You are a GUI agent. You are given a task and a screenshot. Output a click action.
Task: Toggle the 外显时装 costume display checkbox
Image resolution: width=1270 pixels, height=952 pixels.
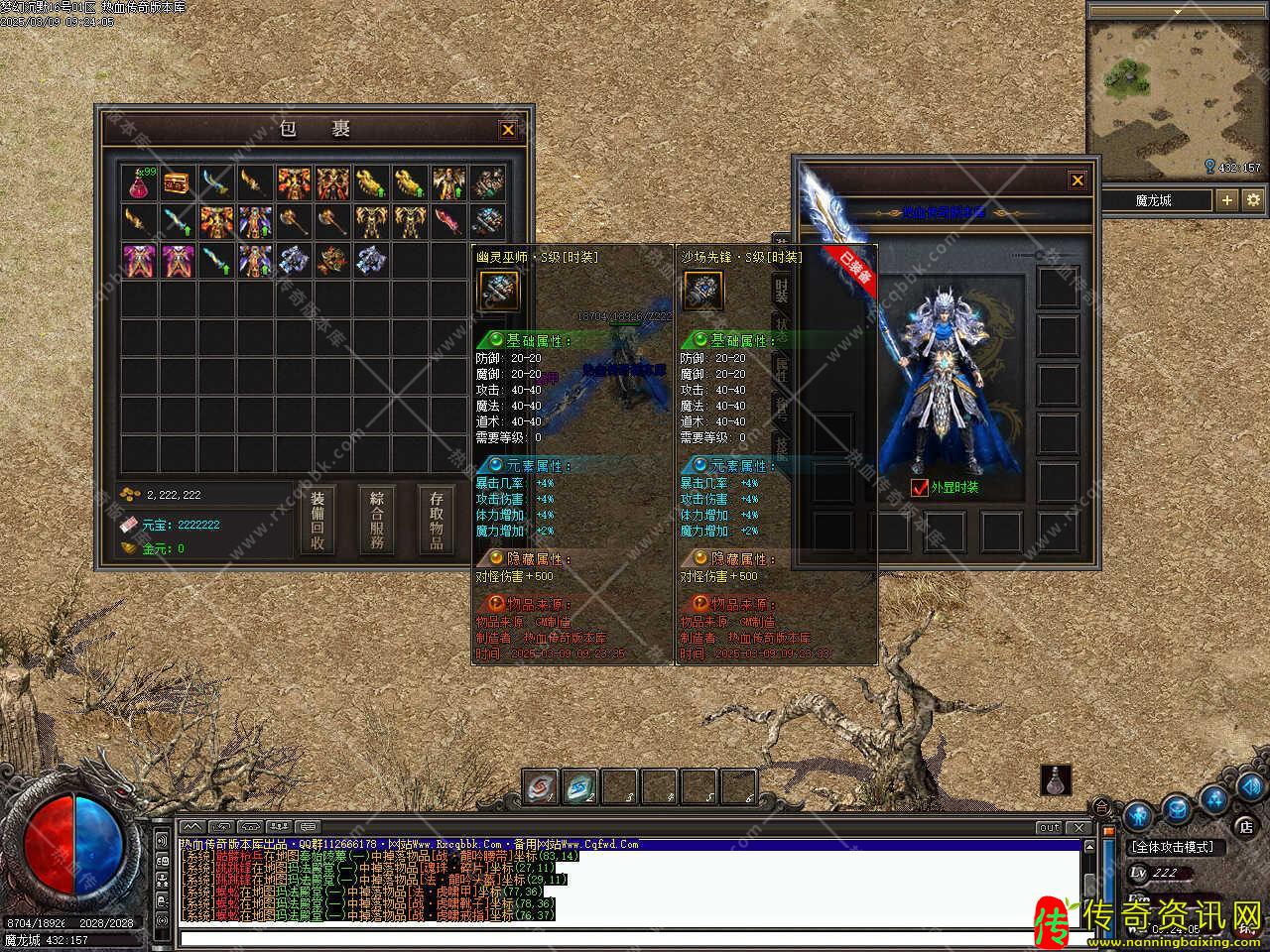point(919,487)
